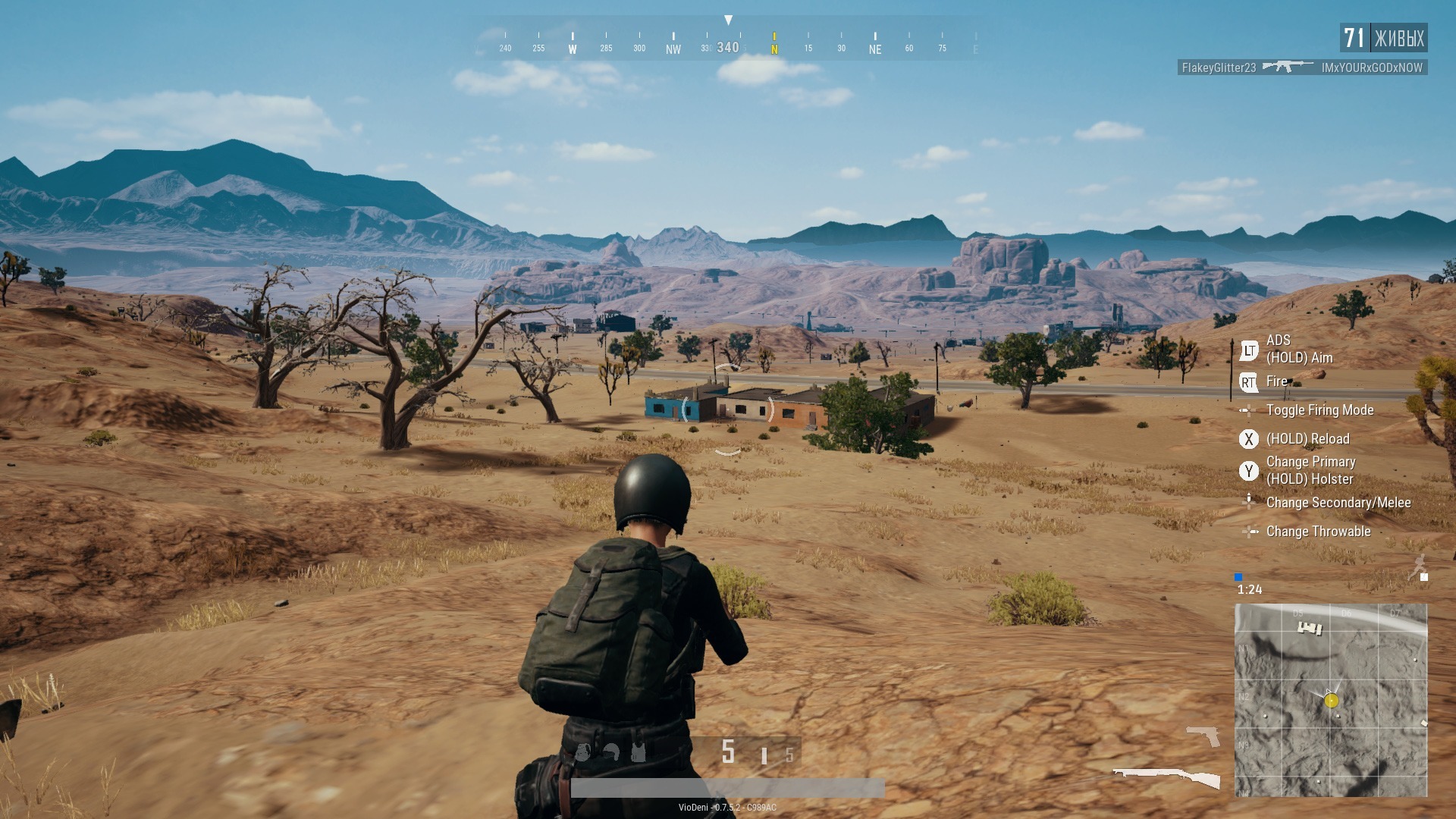Open the minimap in the corner
The height and width of the screenshot is (819, 1456).
(x=1331, y=699)
